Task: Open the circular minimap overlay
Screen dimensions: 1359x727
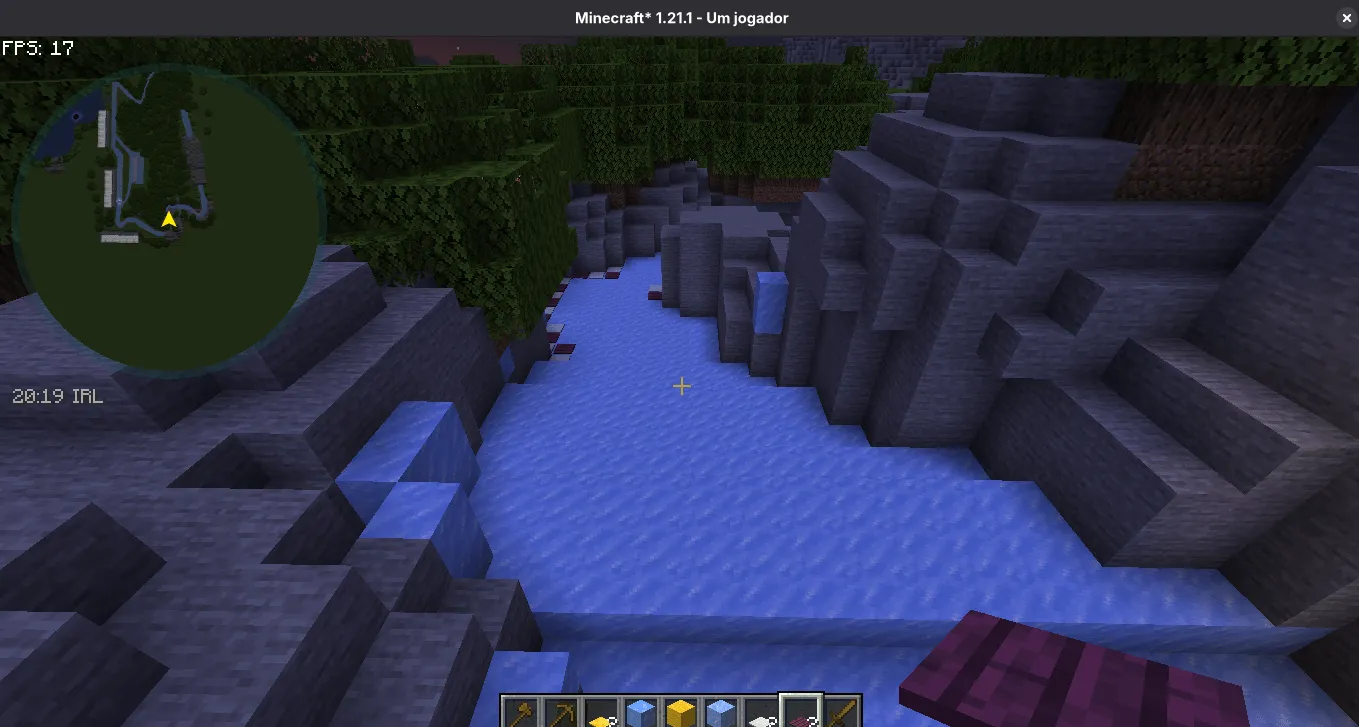Action: pos(170,215)
